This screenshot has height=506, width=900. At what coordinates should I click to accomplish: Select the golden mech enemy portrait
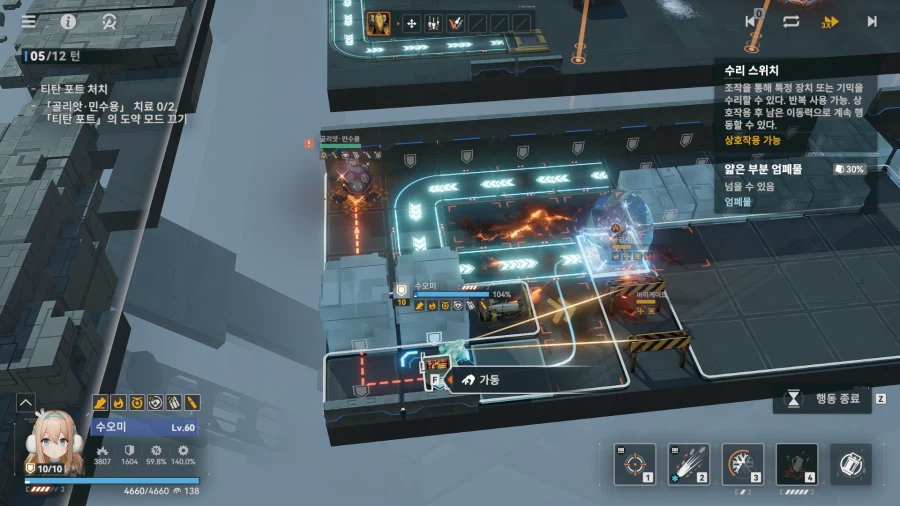pyautogui.click(x=379, y=23)
